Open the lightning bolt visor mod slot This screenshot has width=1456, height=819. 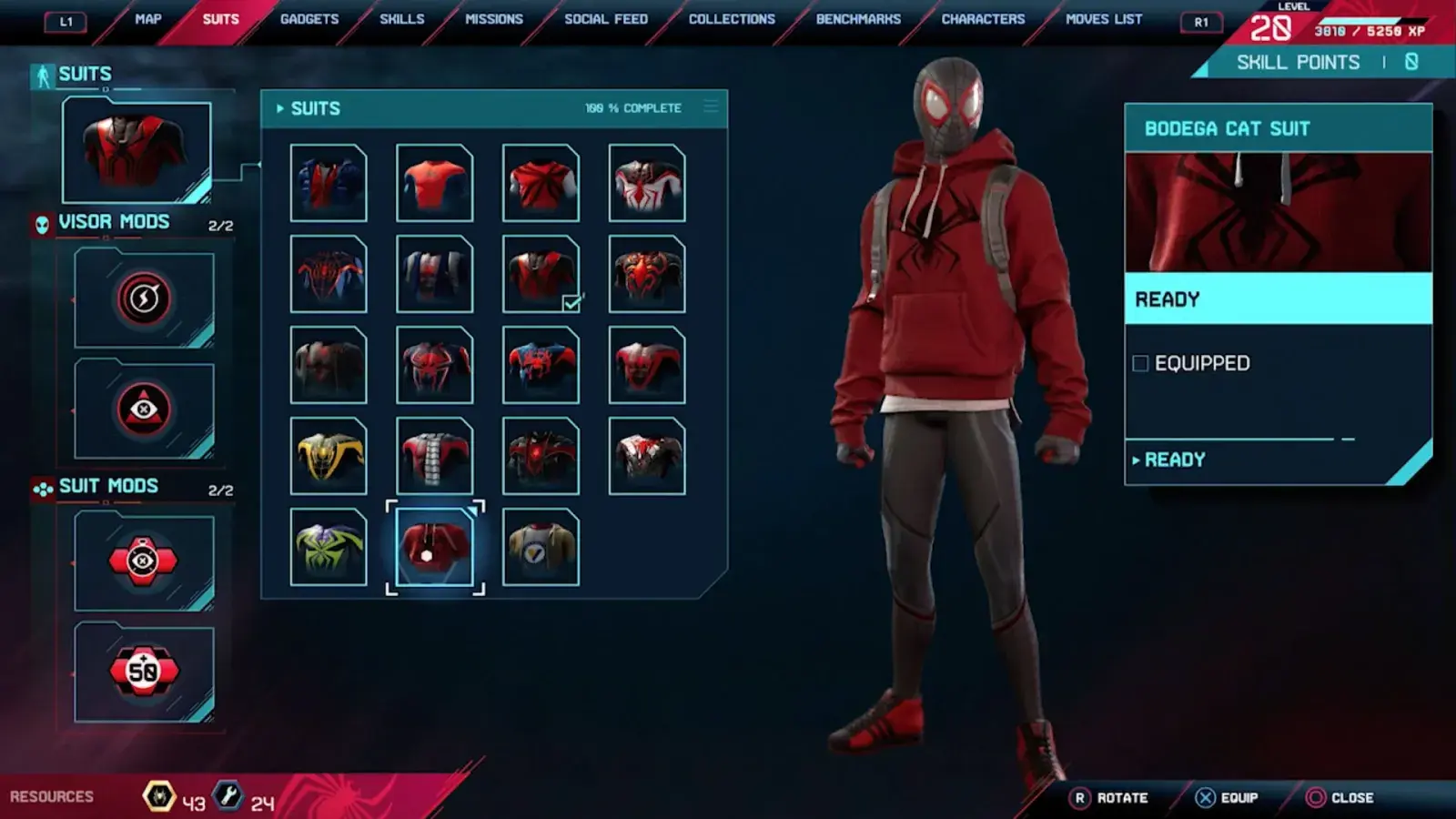(144, 298)
